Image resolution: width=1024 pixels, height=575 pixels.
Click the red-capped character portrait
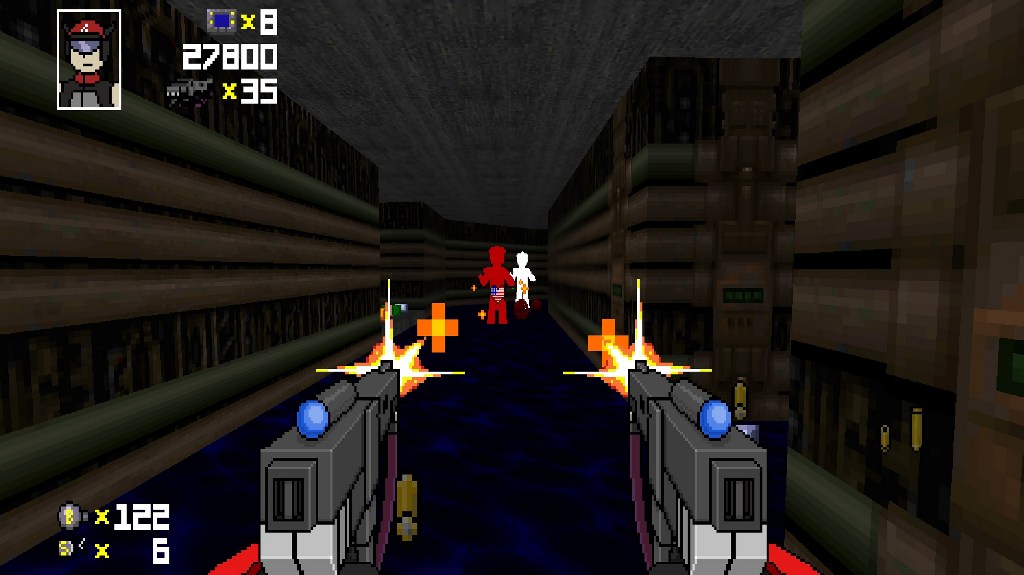pos(89,59)
